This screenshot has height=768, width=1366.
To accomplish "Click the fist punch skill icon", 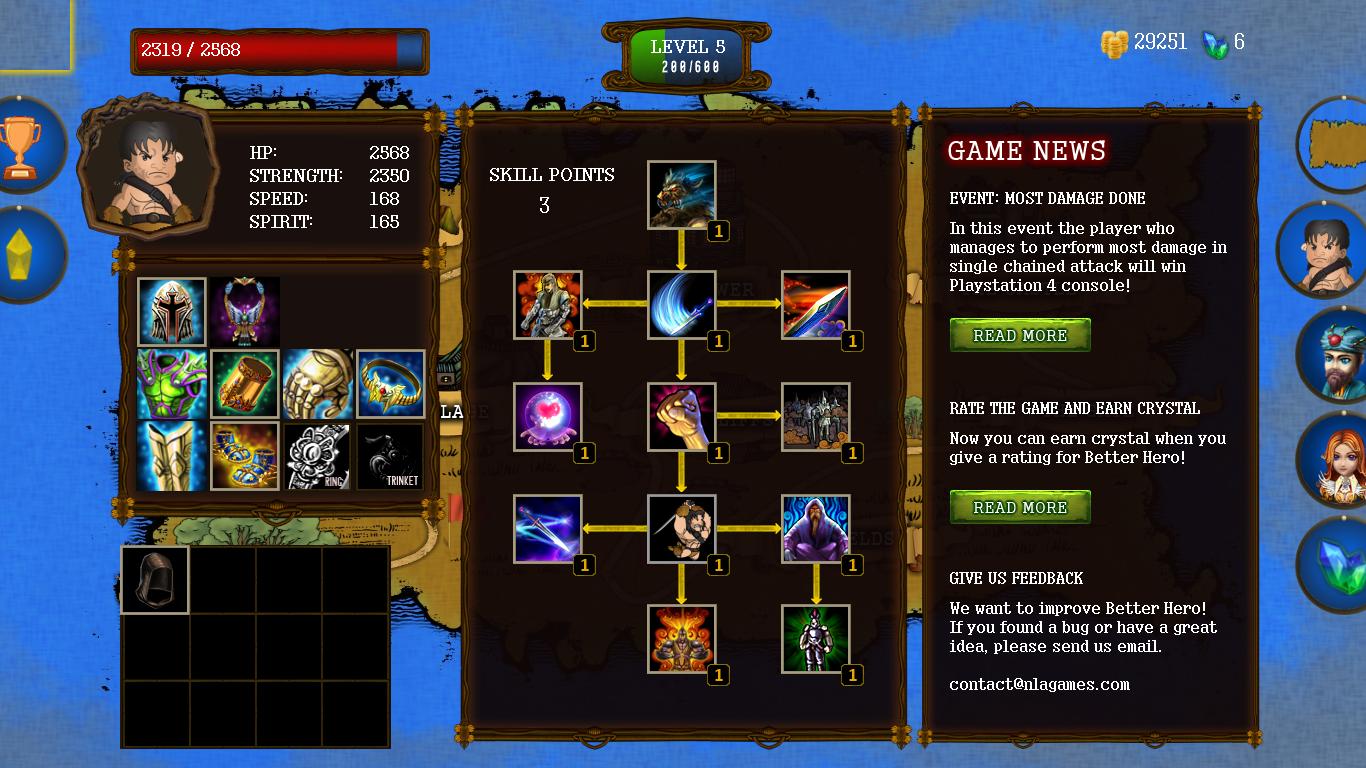I will coord(682,418).
